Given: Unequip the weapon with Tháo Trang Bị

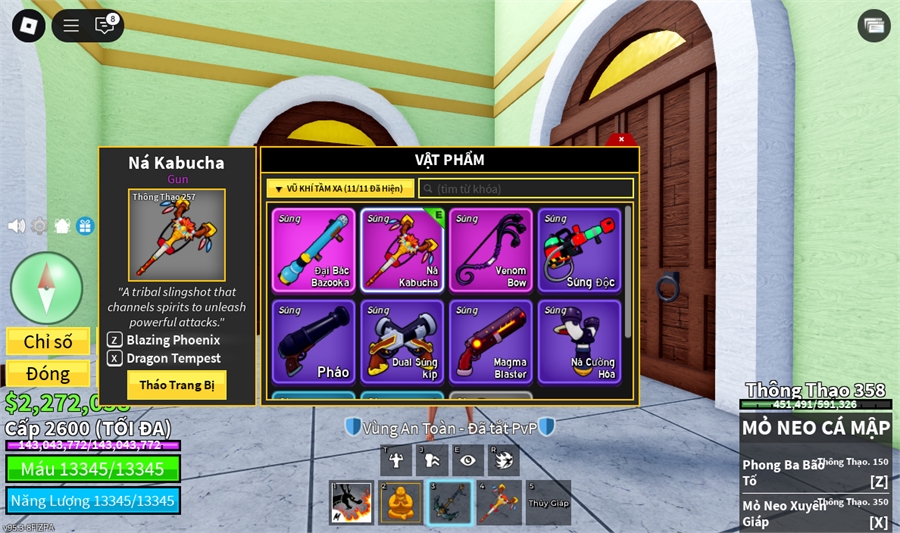Looking at the screenshot, I should (176, 385).
